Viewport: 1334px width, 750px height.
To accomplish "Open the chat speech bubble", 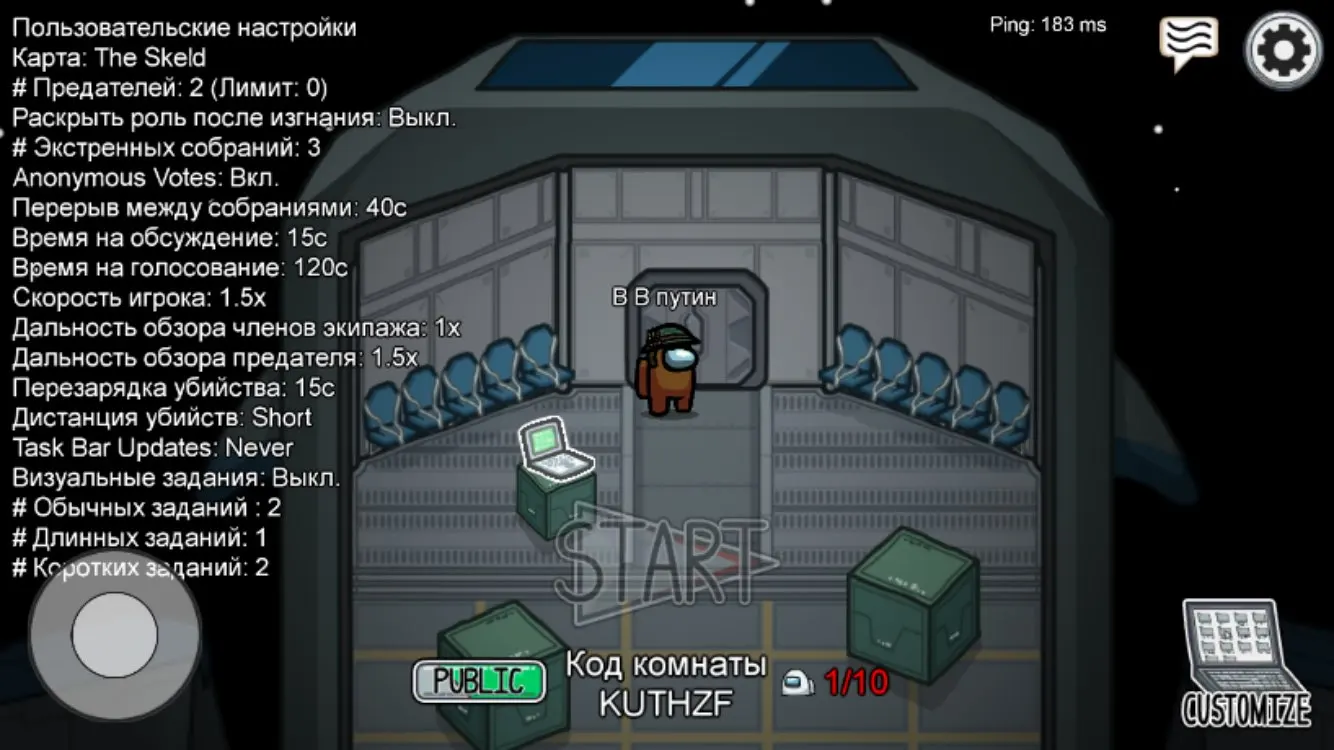I will [1188, 43].
